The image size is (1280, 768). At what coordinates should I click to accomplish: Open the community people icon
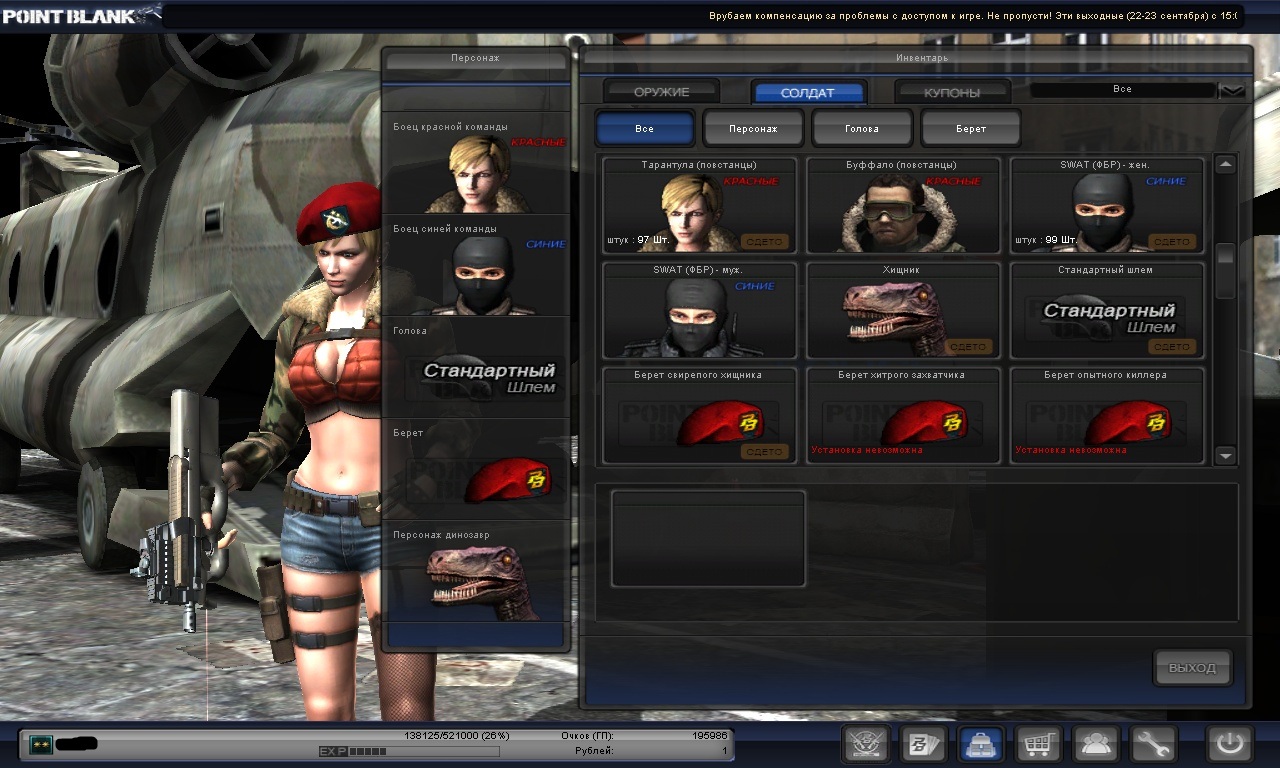[1096, 744]
